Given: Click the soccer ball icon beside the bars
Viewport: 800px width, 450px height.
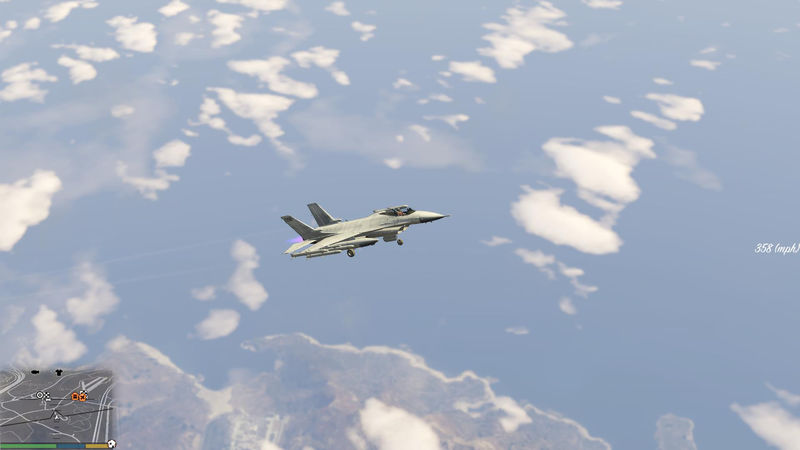Looking at the screenshot, I should (111, 444).
